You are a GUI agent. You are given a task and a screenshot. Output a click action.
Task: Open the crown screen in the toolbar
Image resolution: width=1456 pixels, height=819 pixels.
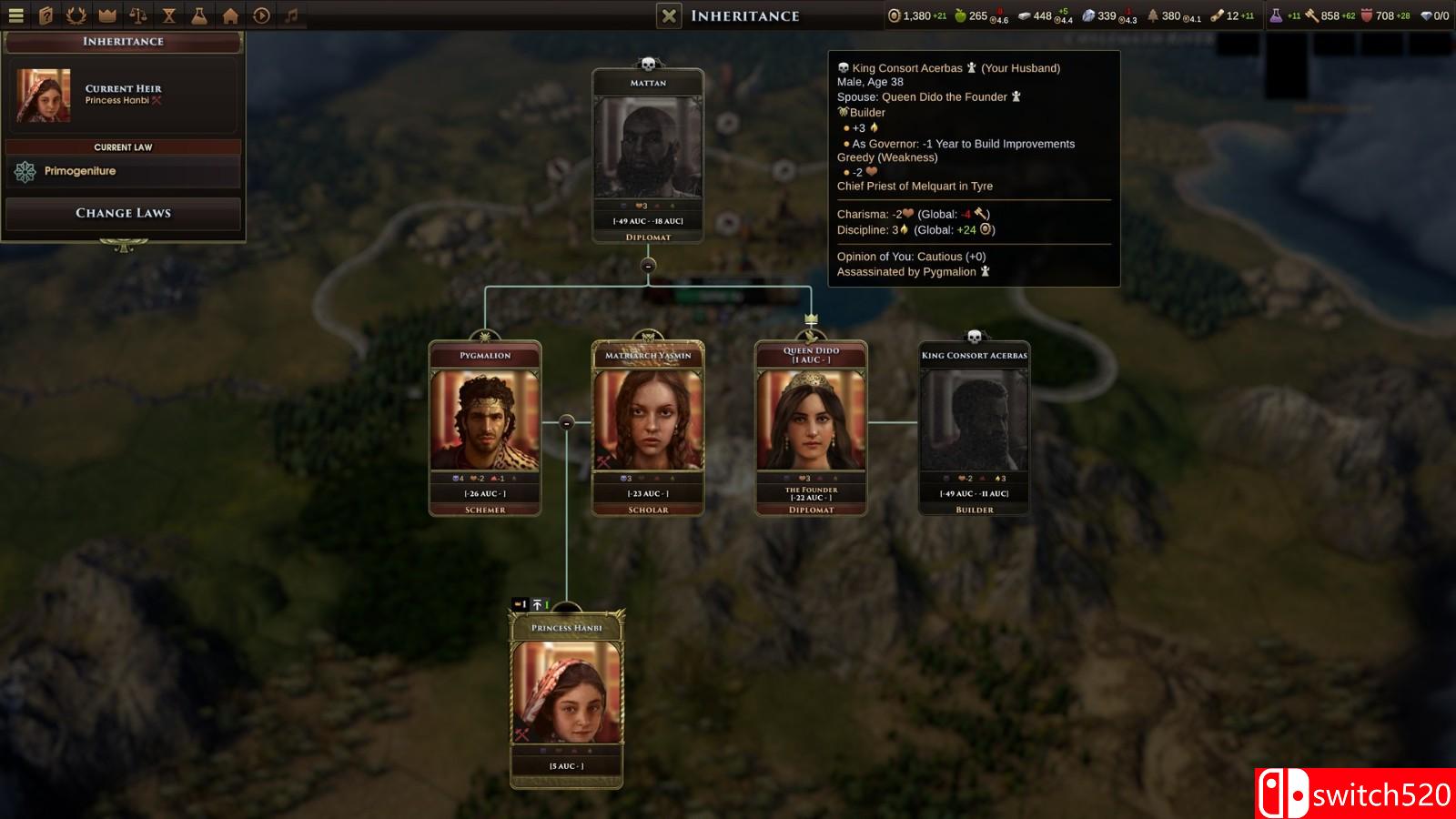pos(107,15)
